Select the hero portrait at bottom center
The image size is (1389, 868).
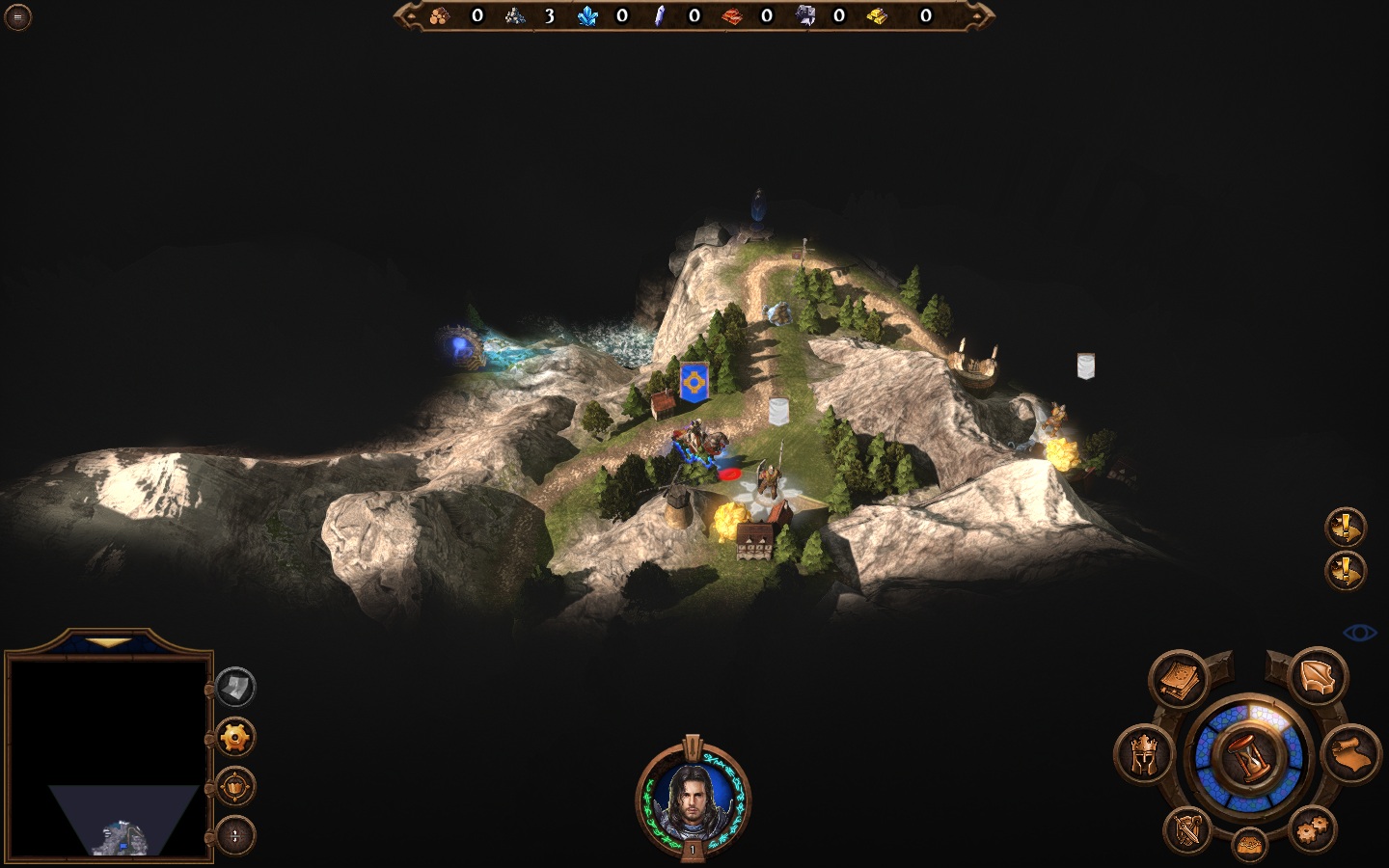(692, 799)
